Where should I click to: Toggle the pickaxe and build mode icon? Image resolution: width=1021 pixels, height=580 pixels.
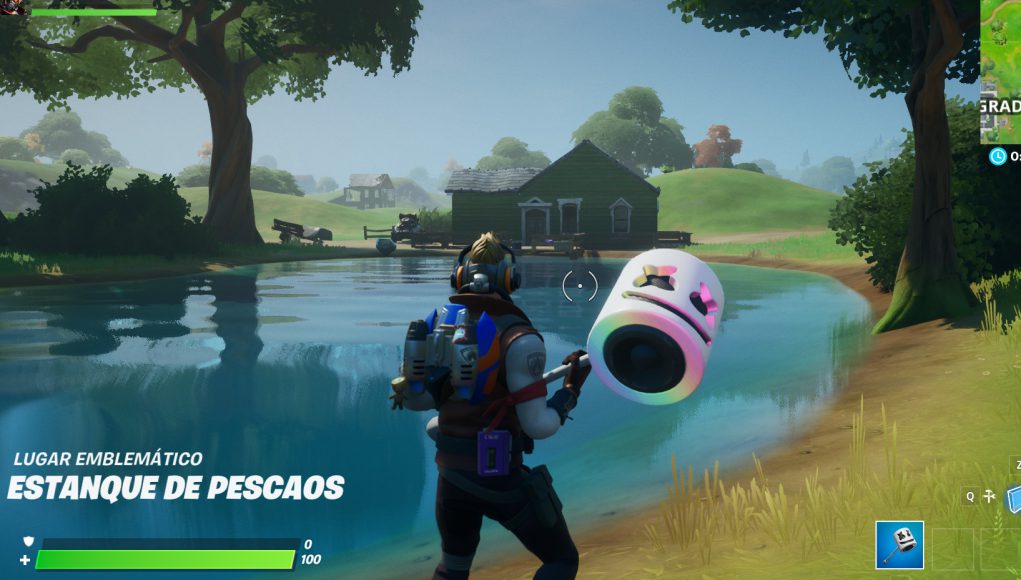point(989,496)
